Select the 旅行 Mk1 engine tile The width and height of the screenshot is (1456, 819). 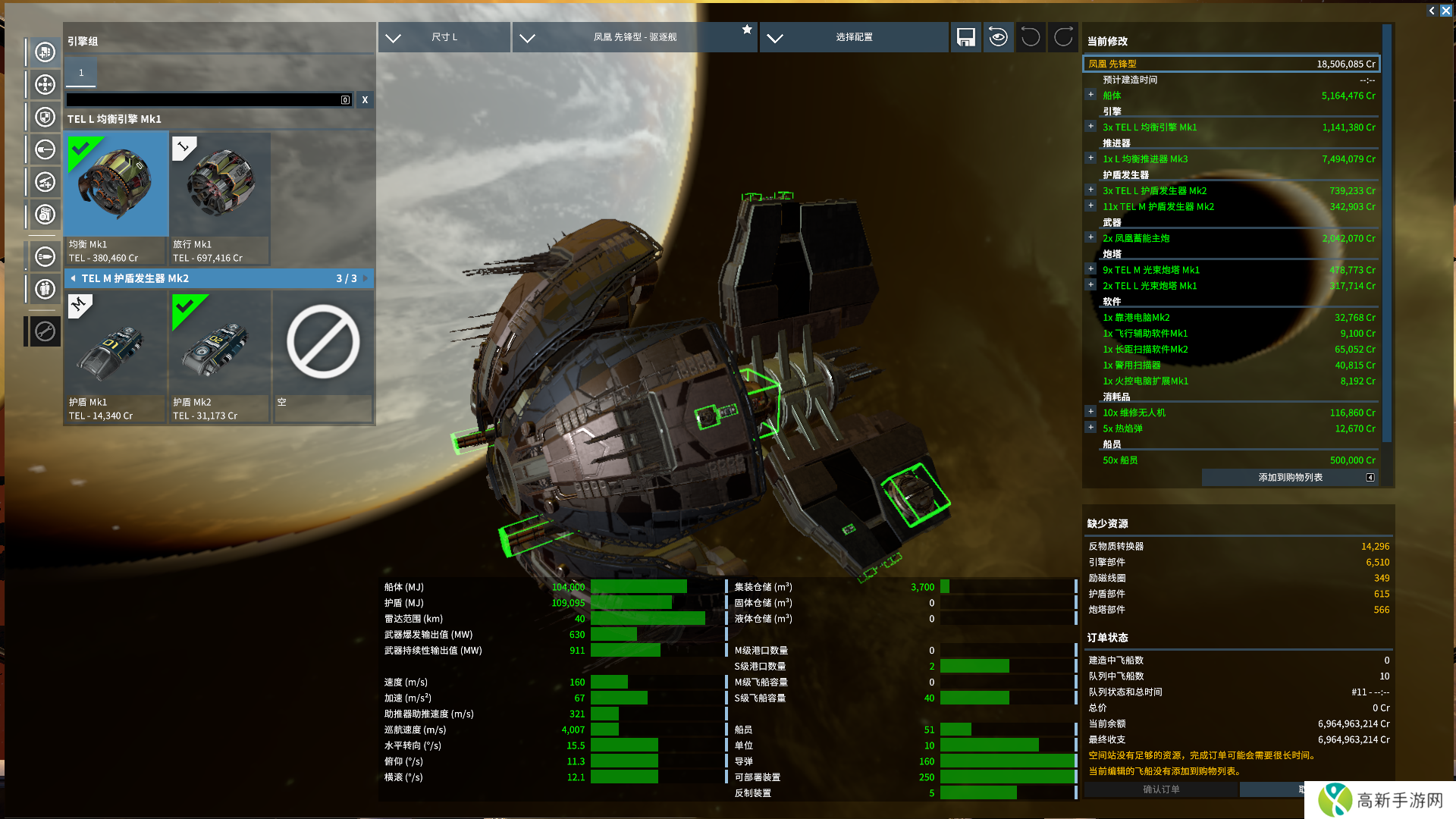(x=220, y=198)
